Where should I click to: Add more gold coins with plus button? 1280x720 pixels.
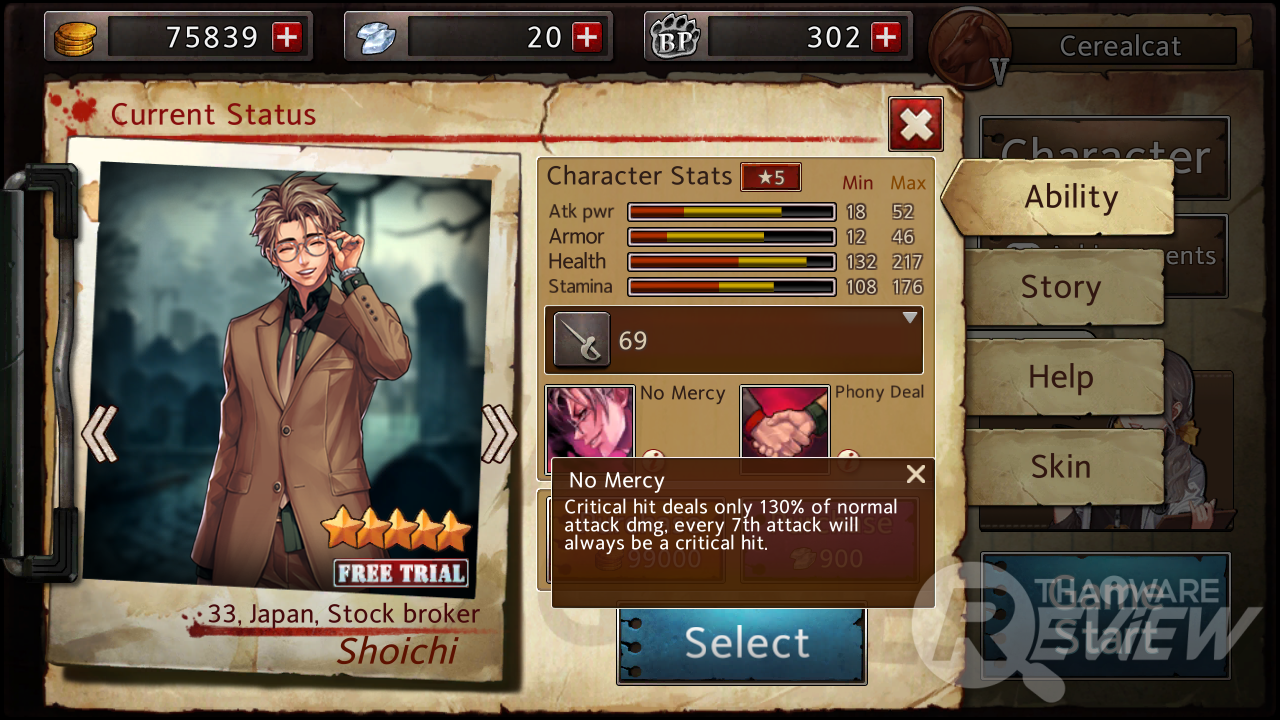coord(287,38)
